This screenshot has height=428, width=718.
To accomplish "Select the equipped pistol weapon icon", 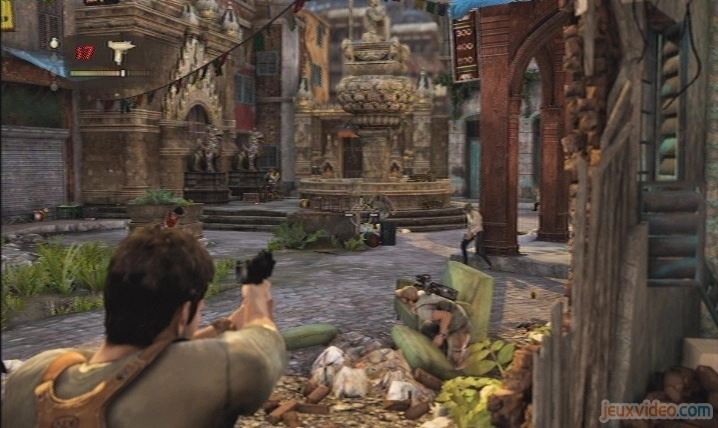I will (x=121, y=51).
